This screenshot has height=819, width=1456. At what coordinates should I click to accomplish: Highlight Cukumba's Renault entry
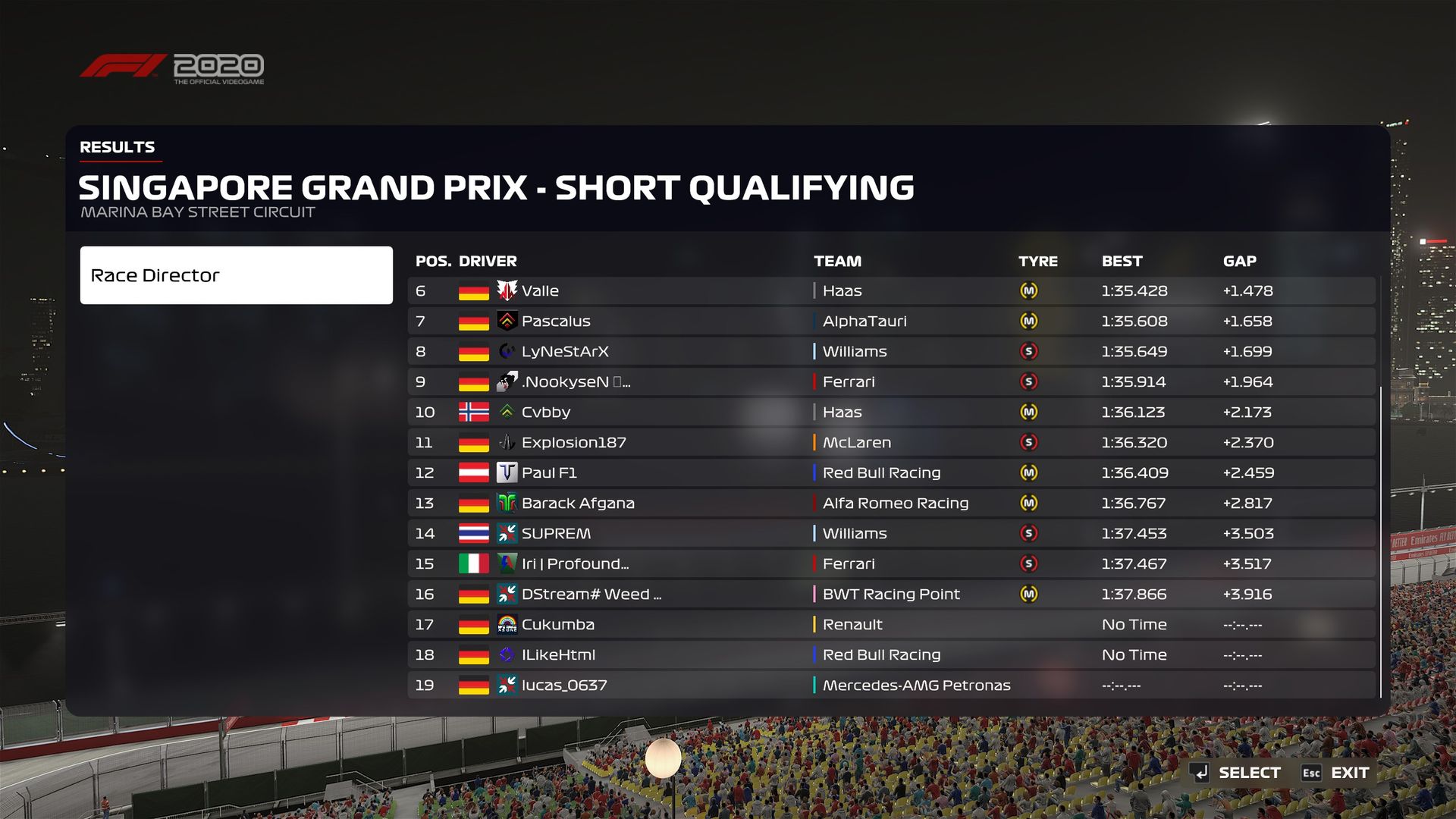click(890, 625)
